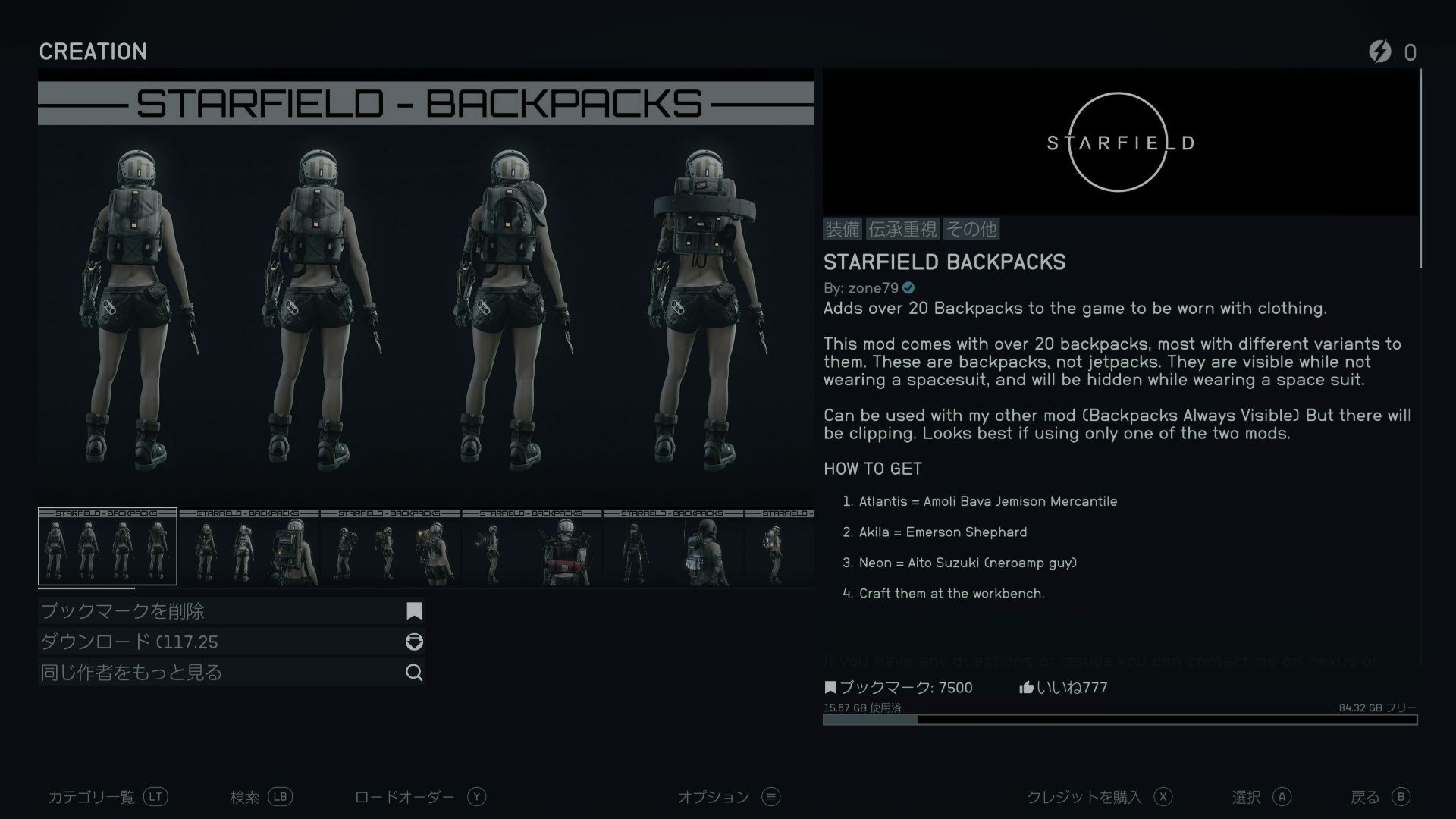Open ロードオーダー load order
Image resolution: width=1456 pixels, height=819 pixels.
click(419, 797)
